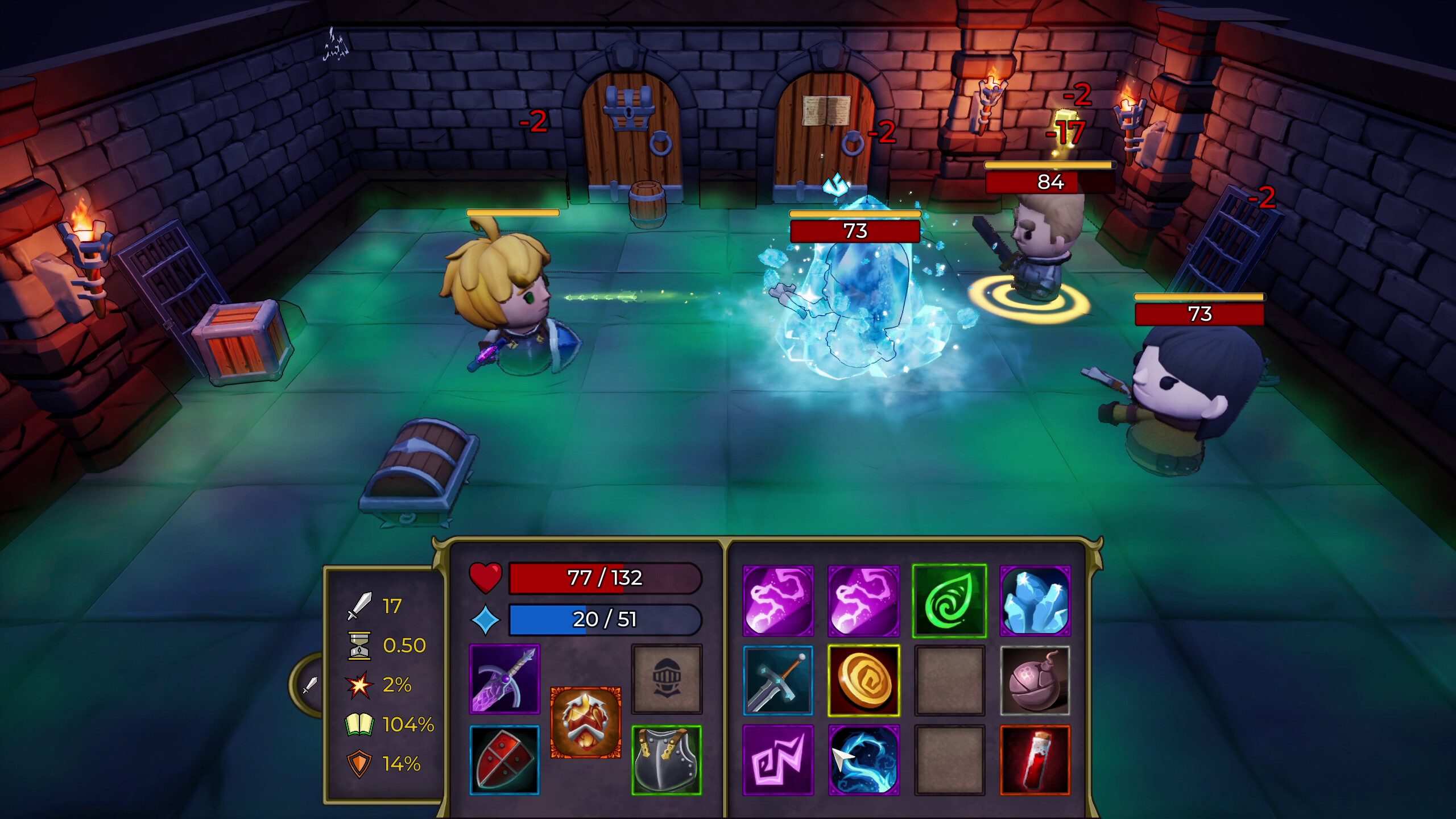Select the sword strike ability
This screenshot has width=1456, height=819.
pyautogui.click(x=778, y=680)
